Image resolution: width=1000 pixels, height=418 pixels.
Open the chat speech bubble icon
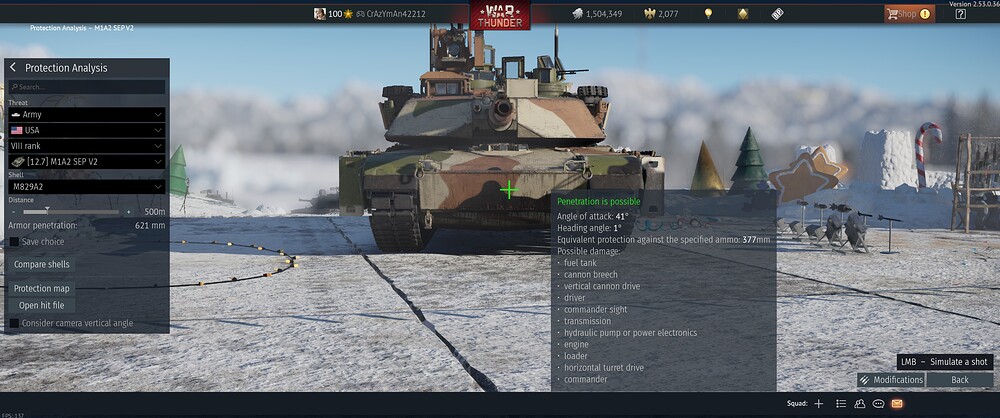[878, 404]
